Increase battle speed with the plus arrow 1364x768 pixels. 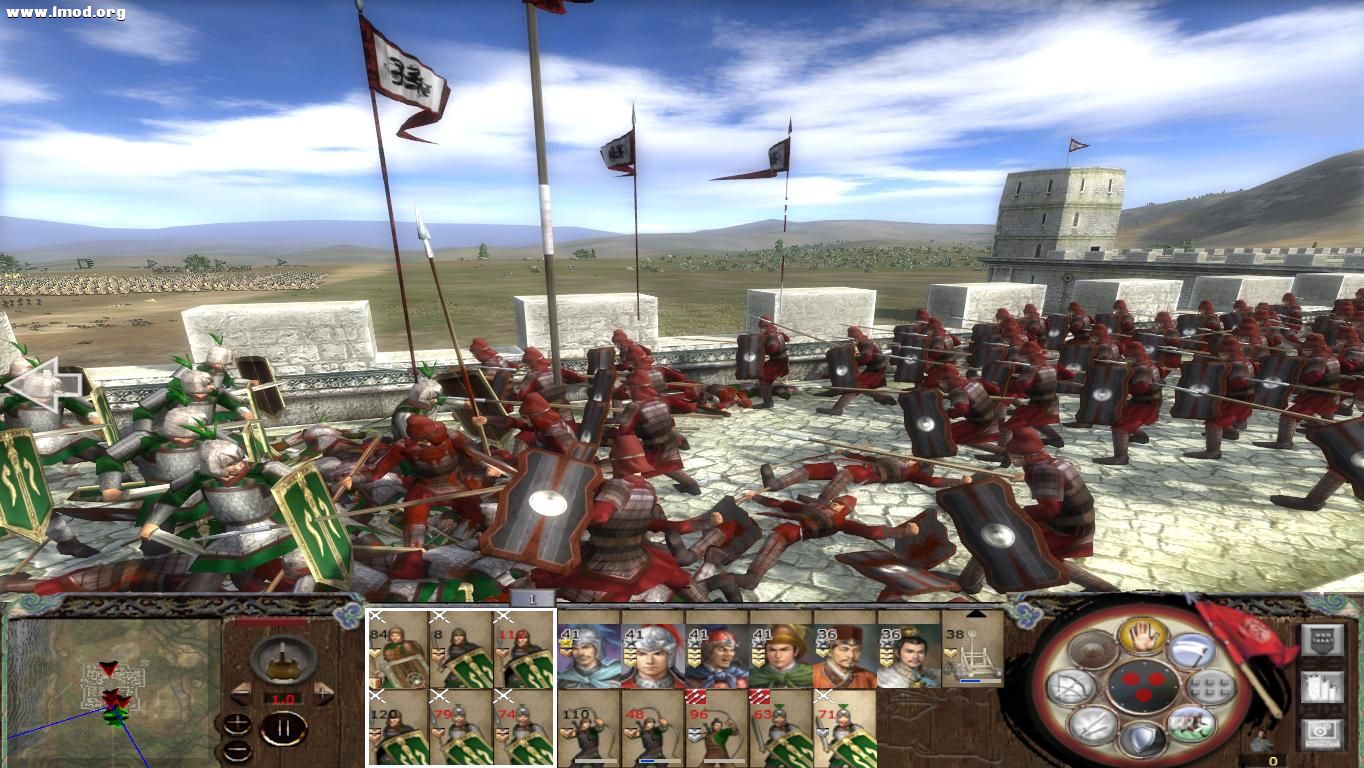click(x=323, y=692)
